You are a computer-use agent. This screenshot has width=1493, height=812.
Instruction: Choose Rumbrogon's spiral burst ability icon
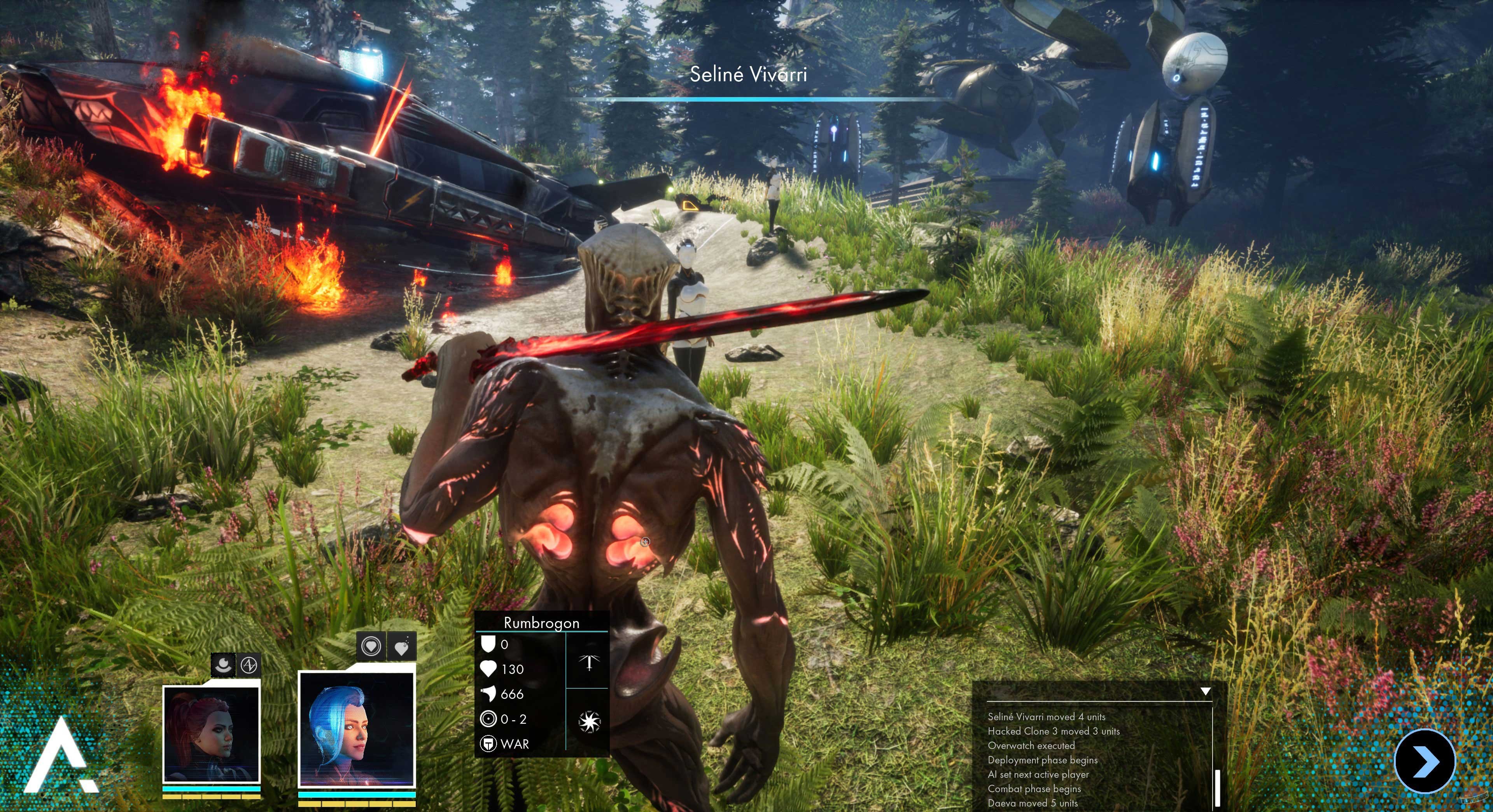[x=589, y=721]
